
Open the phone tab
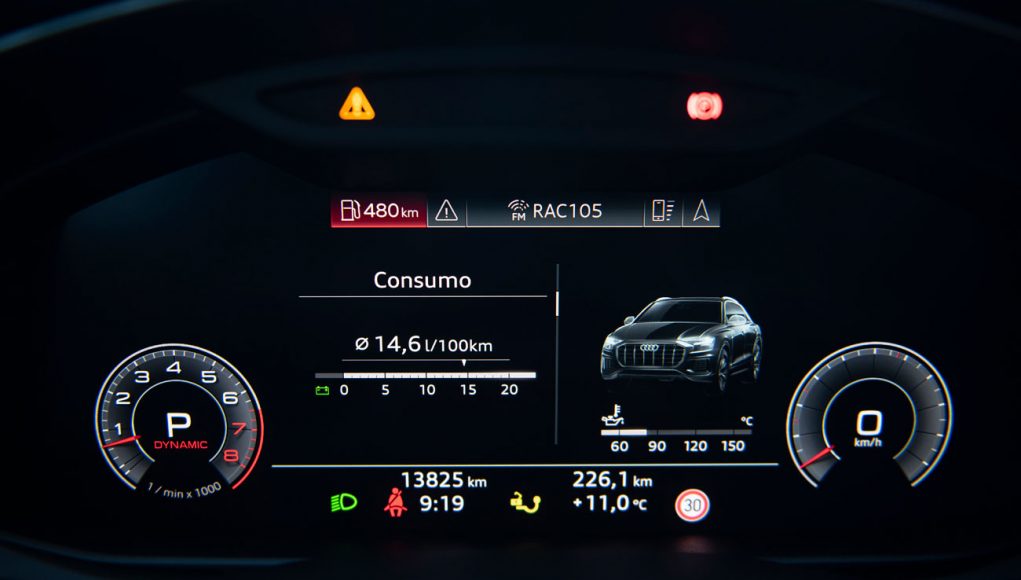pos(663,211)
